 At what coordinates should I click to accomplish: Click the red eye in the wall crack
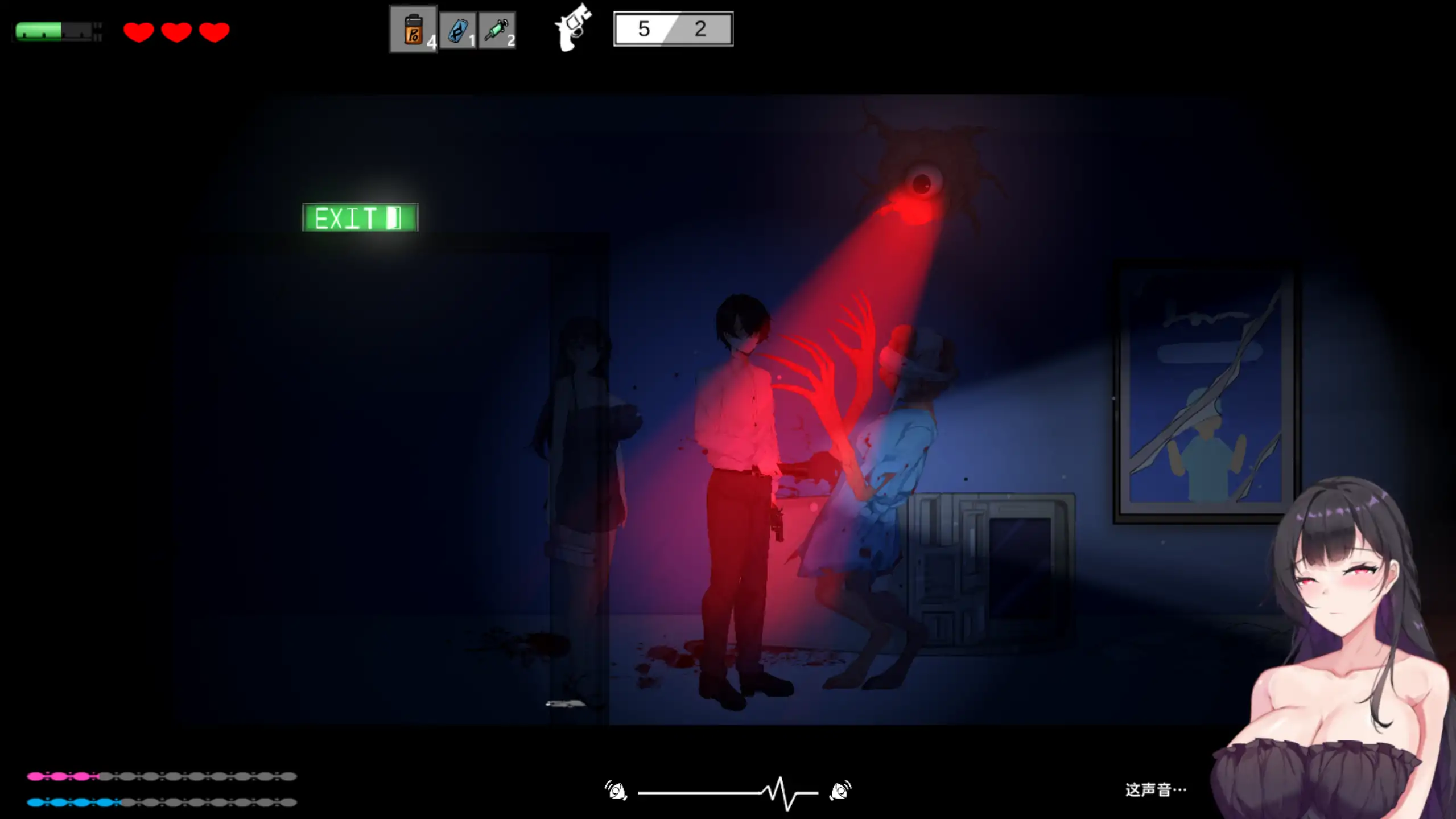pos(923,182)
